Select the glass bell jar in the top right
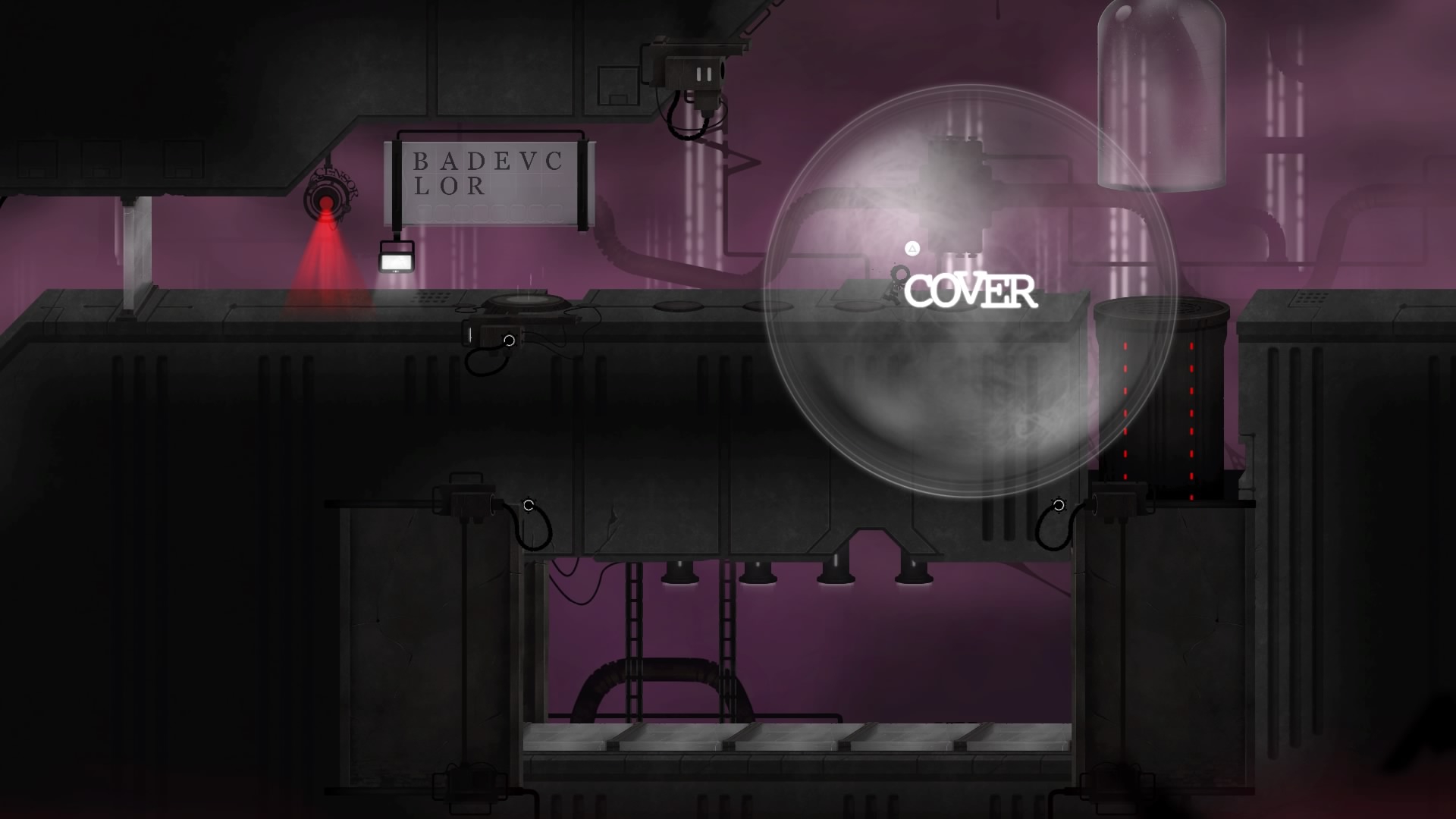Viewport: 1456px width, 819px height. pos(1162,95)
